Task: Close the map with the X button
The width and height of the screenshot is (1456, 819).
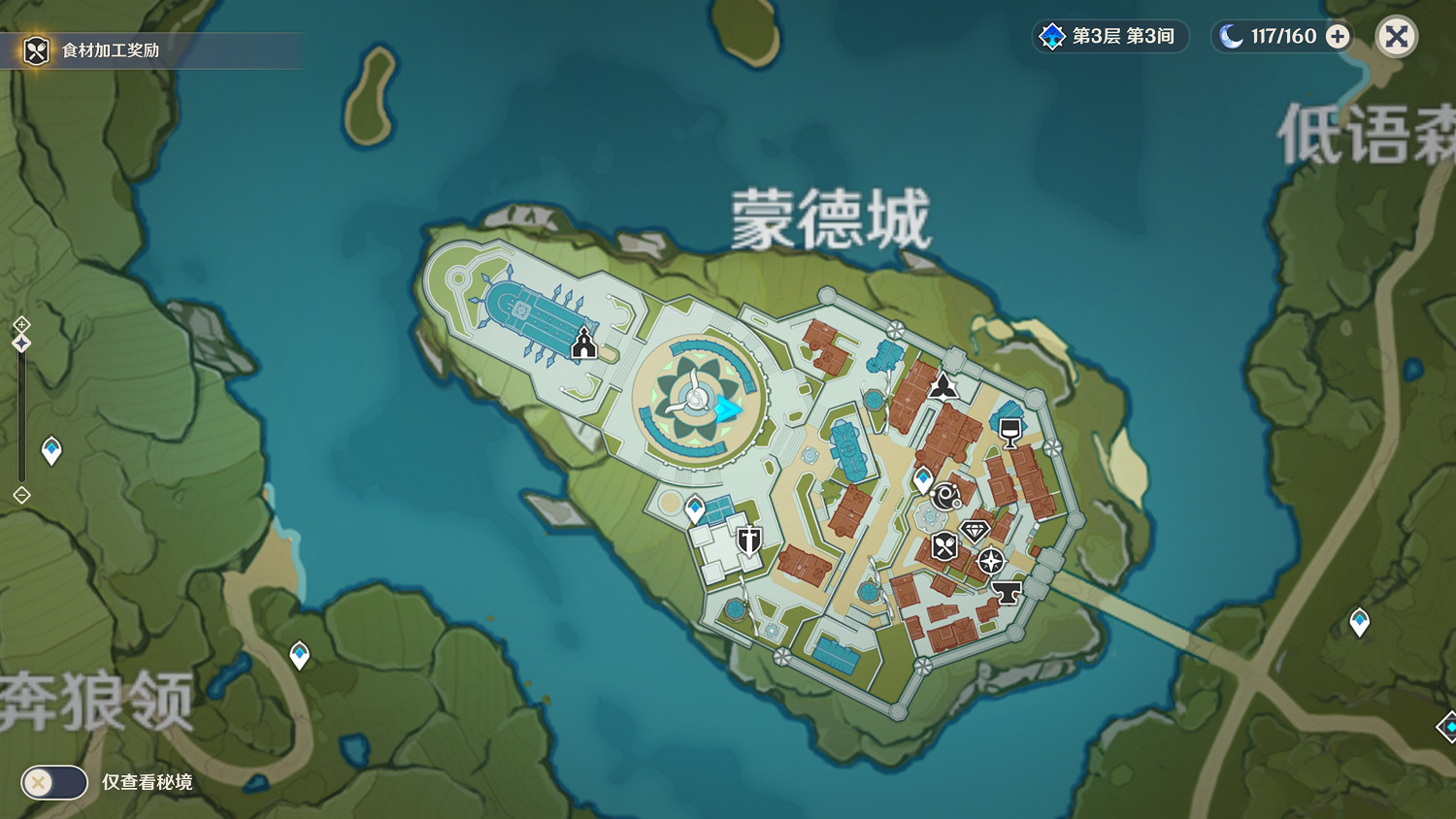Action: 1396,37
